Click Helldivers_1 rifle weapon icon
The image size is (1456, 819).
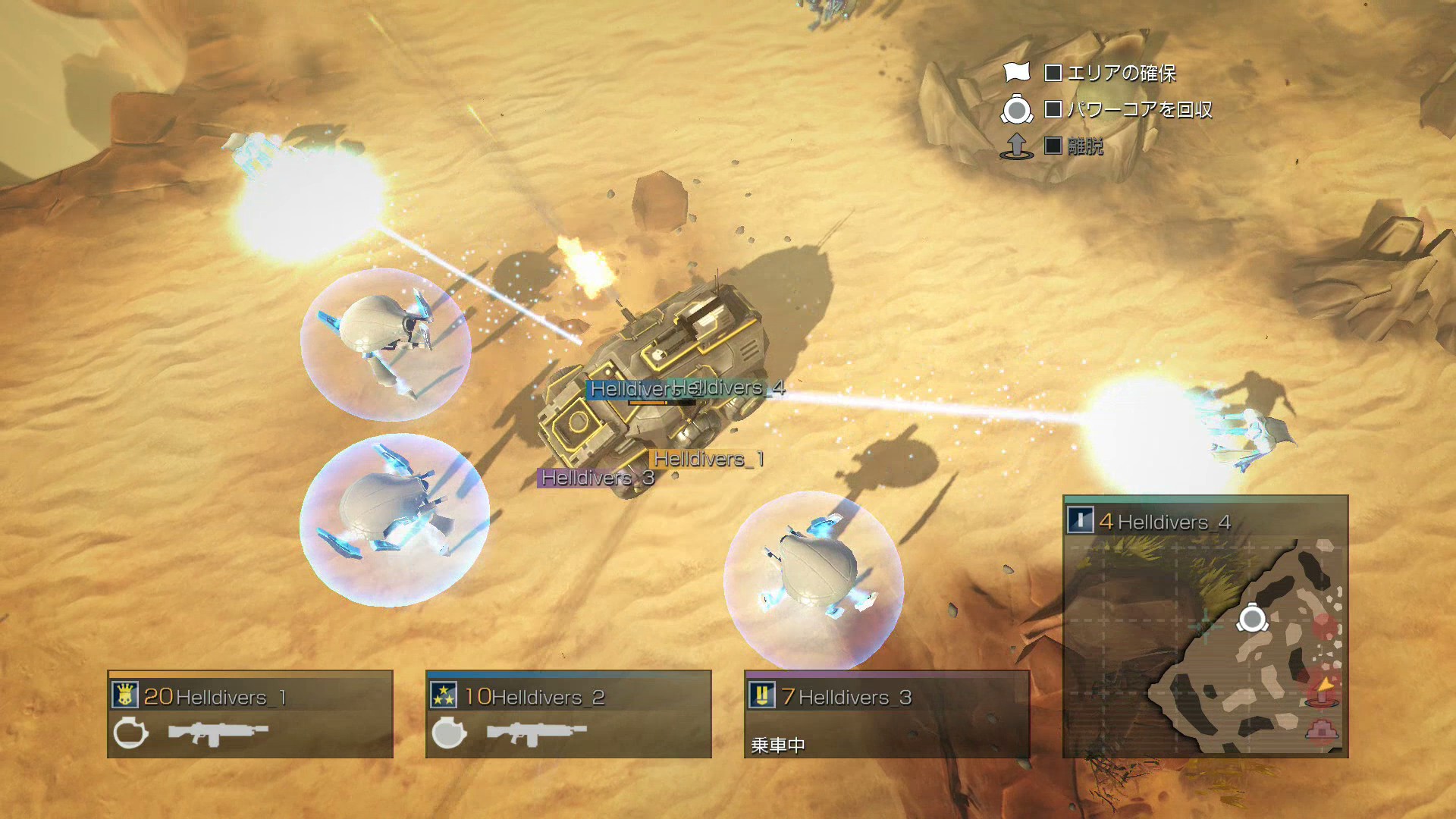point(218,733)
